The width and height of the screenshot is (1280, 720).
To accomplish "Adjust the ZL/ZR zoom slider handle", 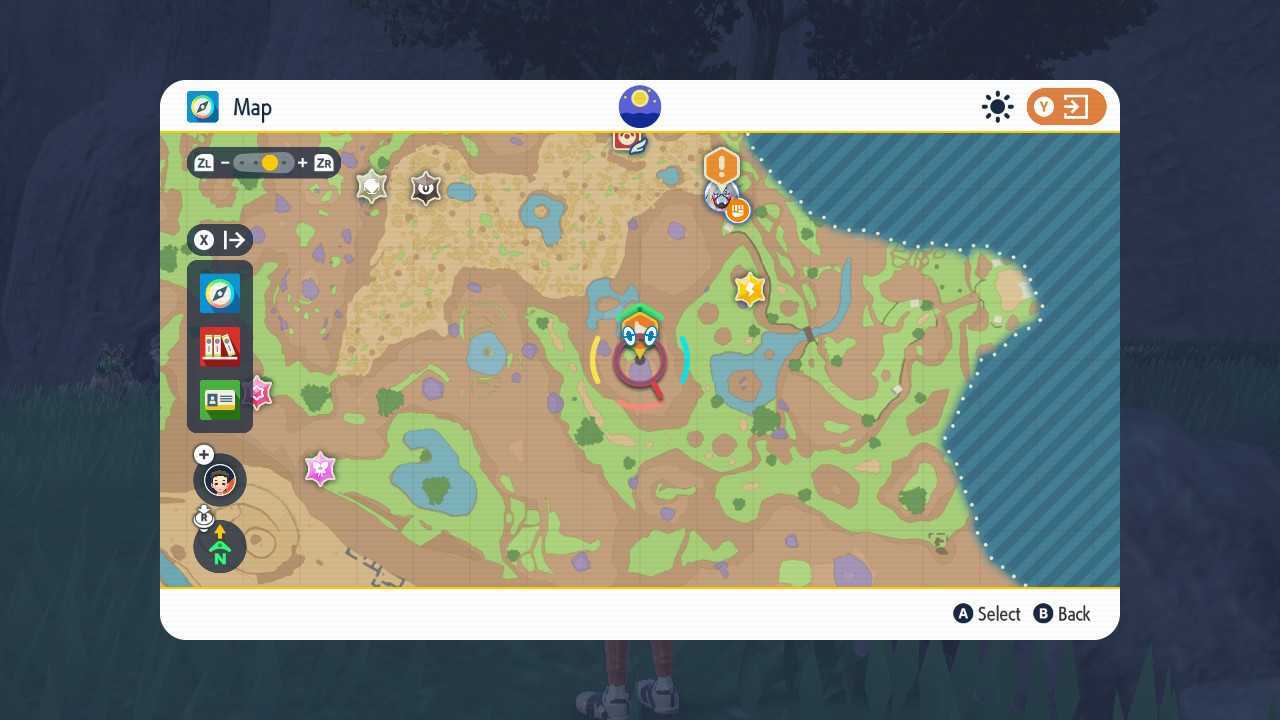I will 268,162.
